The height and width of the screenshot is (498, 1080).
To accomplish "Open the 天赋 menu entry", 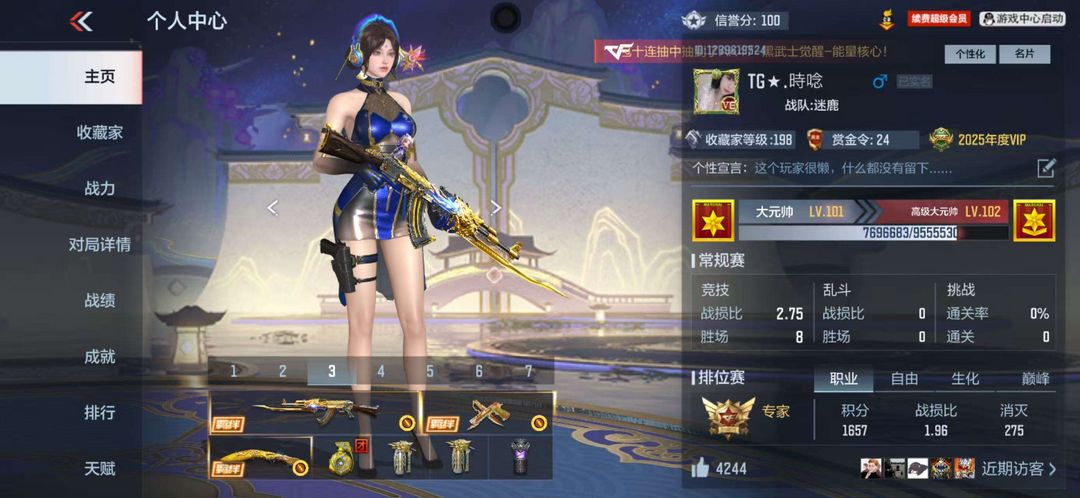I will 100,467.
